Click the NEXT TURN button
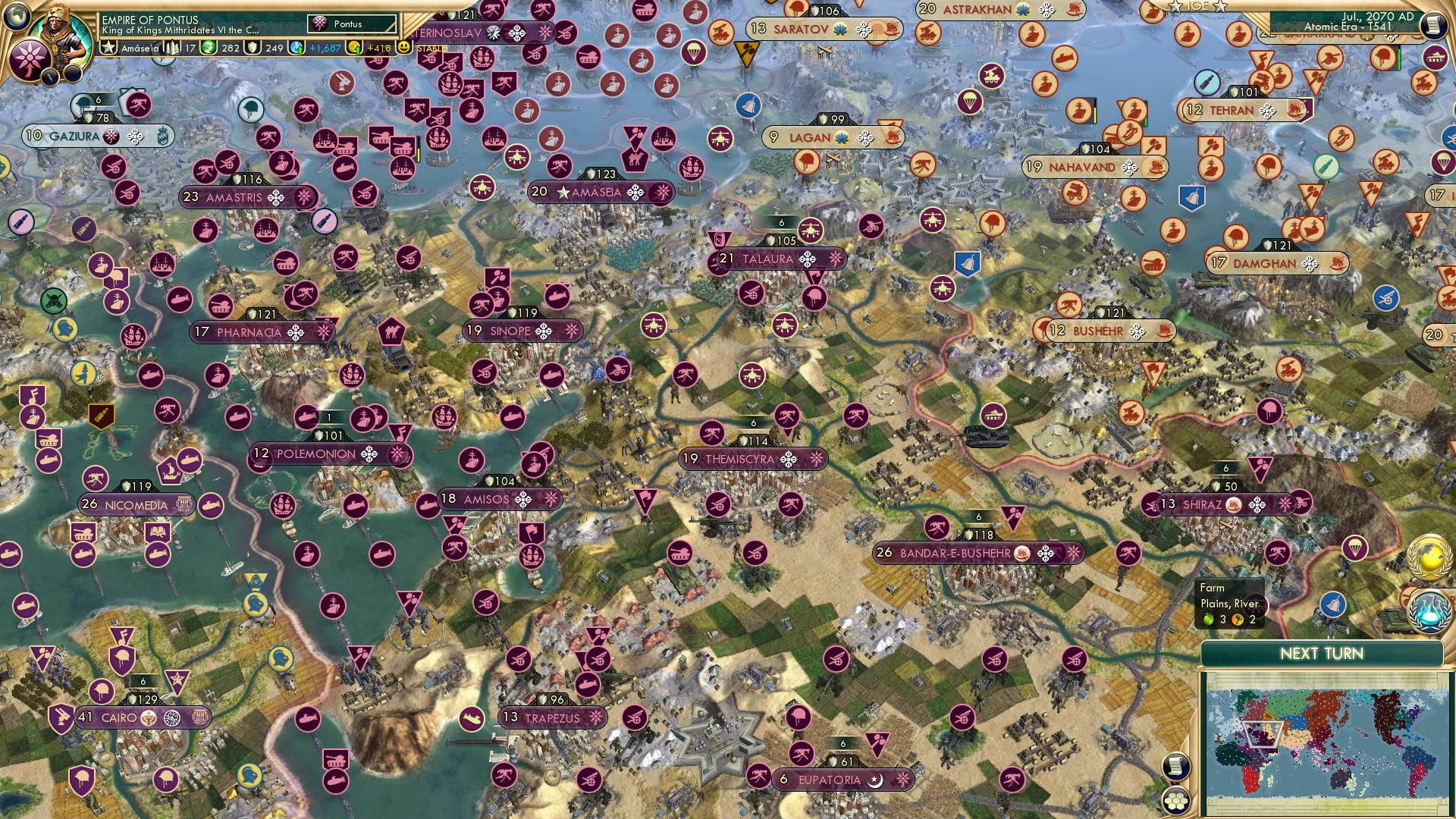Viewport: 1456px width, 819px height. (1323, 654)
